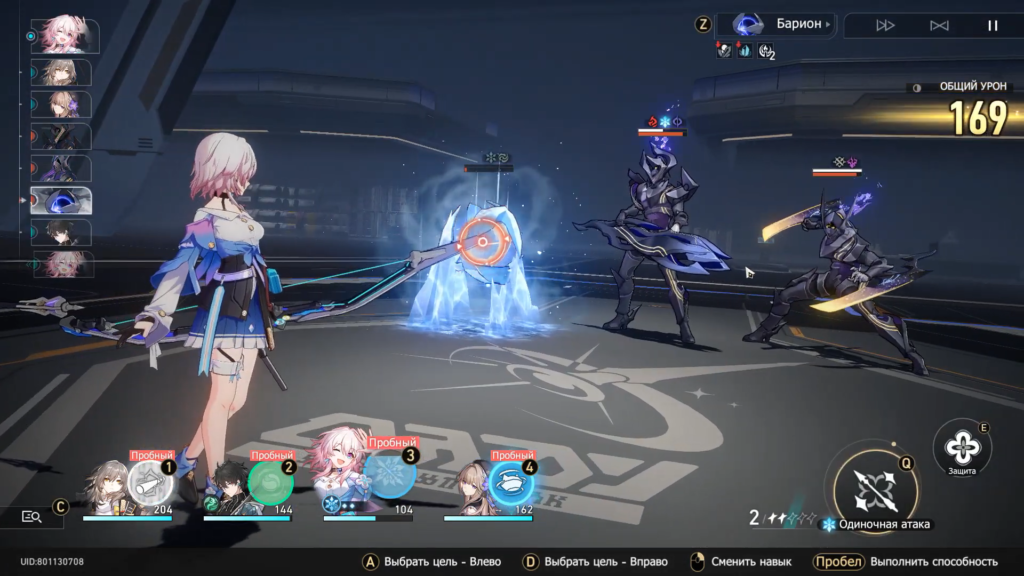Click the Барион ice crystal debuff icon

pyautogui.click(x=745, y=50)
